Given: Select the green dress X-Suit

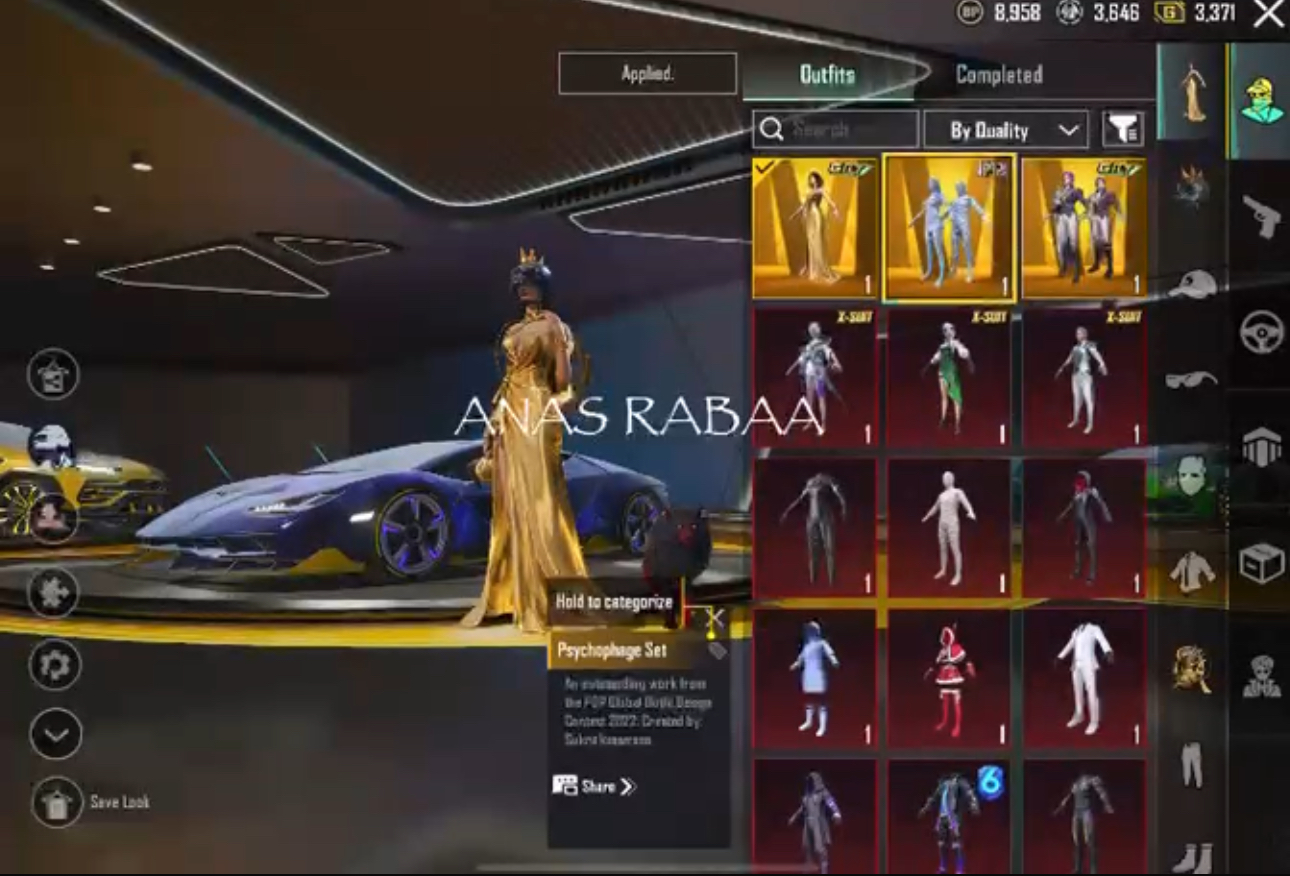Looking at the screenshot, I should [x=950, y=378].
